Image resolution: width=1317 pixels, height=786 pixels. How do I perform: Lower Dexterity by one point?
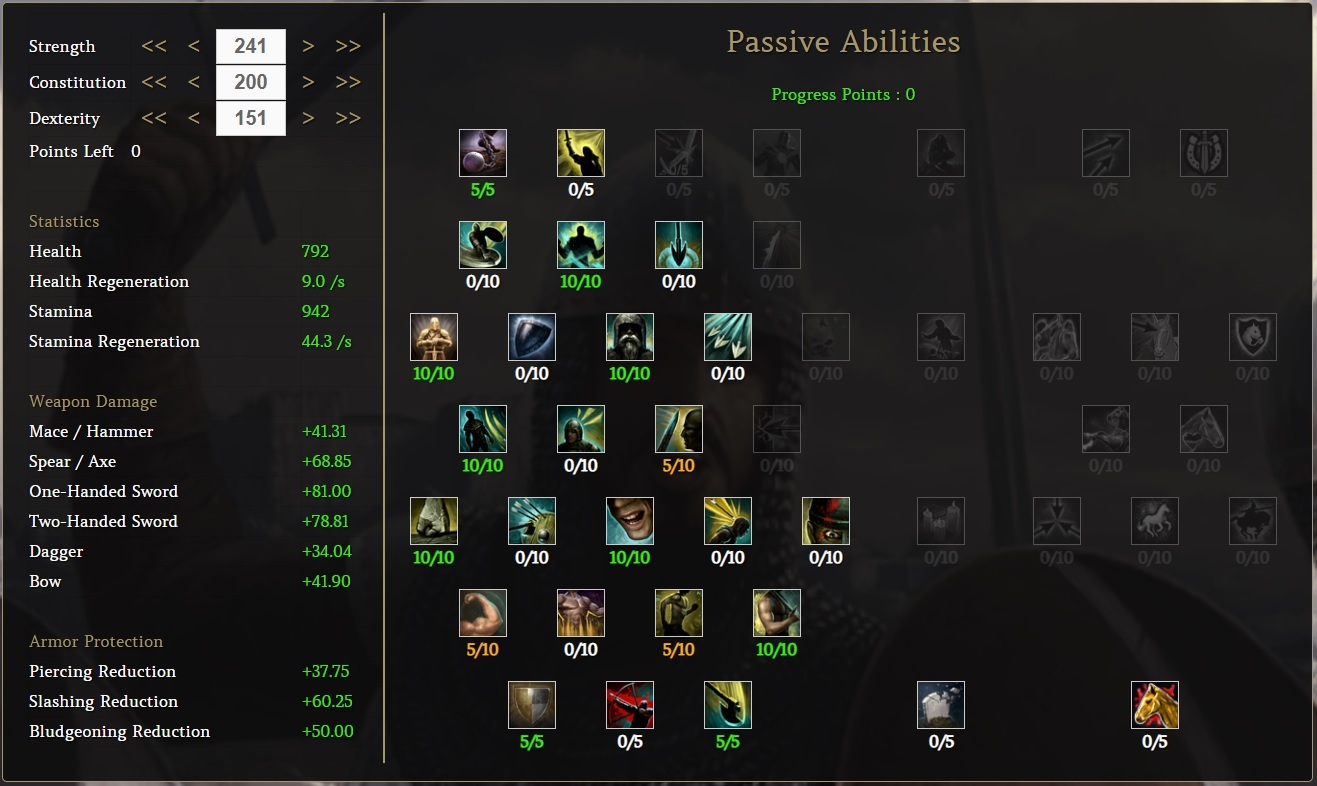[194, 118]
